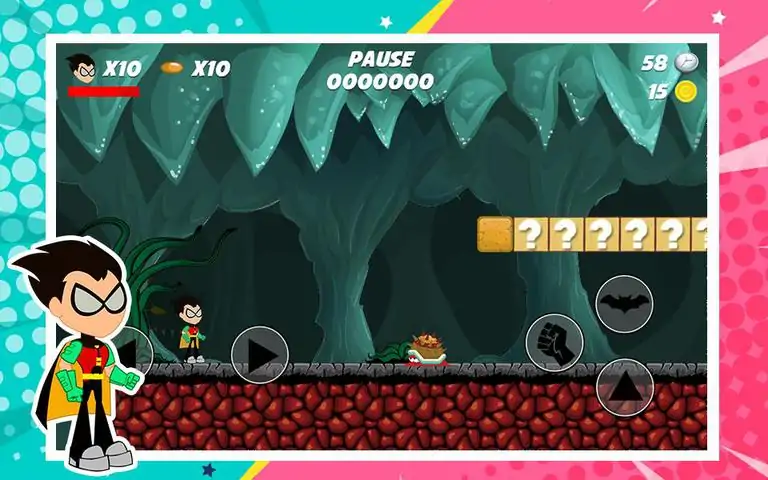The image size is (768, 480).
Task: Tap the move right arrow button
Action: pos(260,355)
